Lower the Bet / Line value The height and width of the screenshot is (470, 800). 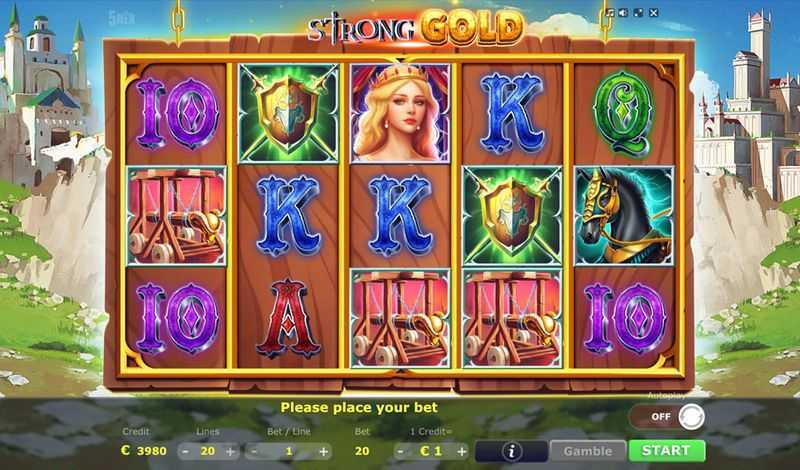(251, 451)
